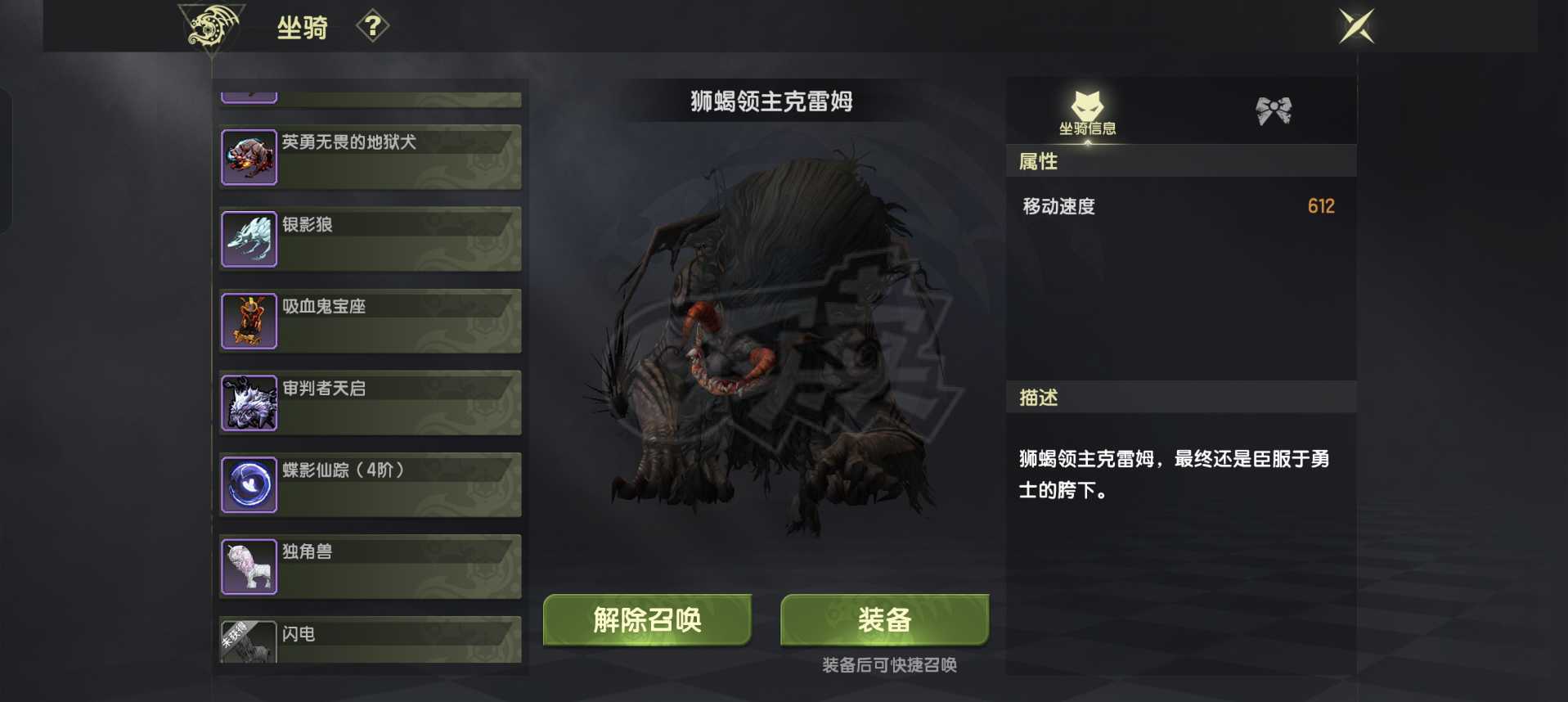The width and height of the screenshot is (1568, 702).
Task: Select the throne icon for 吸血鬼宝座
Action: [249, 320]
